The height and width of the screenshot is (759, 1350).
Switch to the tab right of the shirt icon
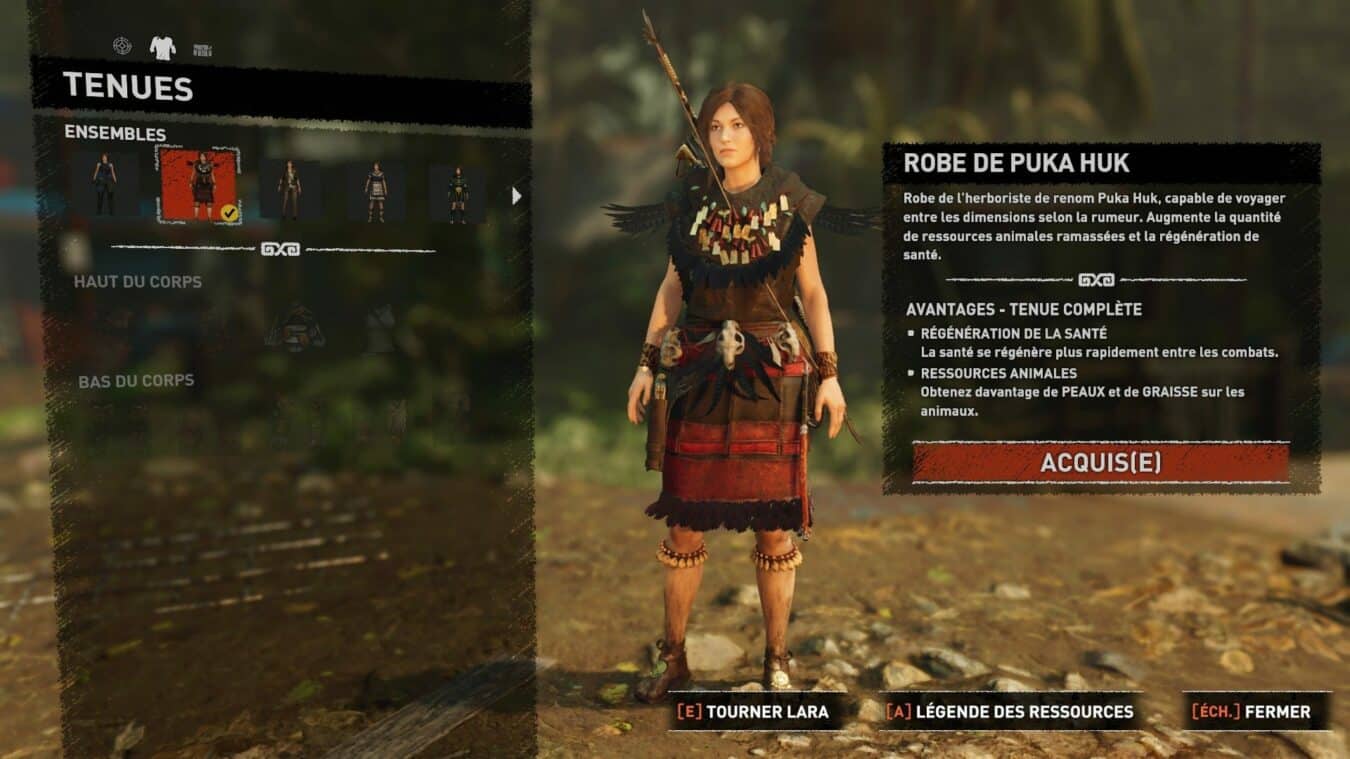pos(202,49)
